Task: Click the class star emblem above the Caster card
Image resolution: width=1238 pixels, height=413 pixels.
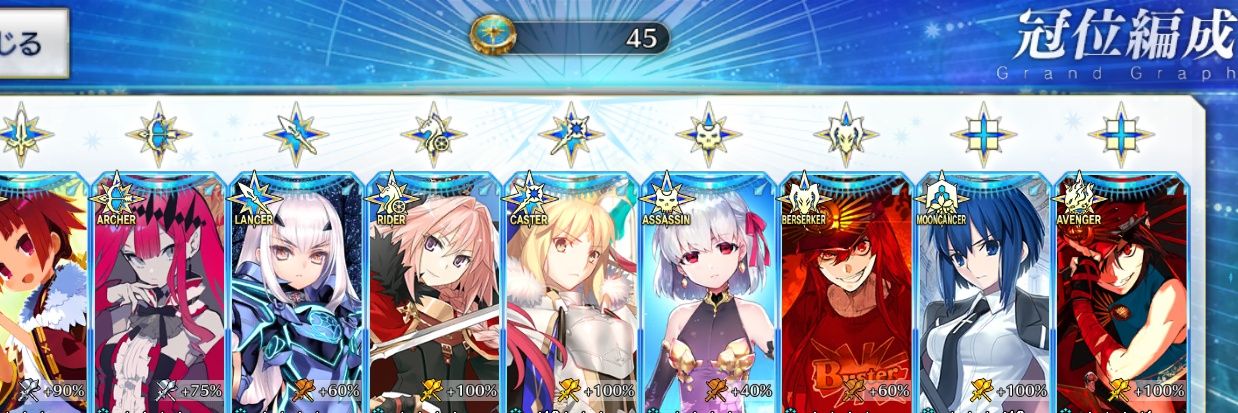Action: point(571,134)
